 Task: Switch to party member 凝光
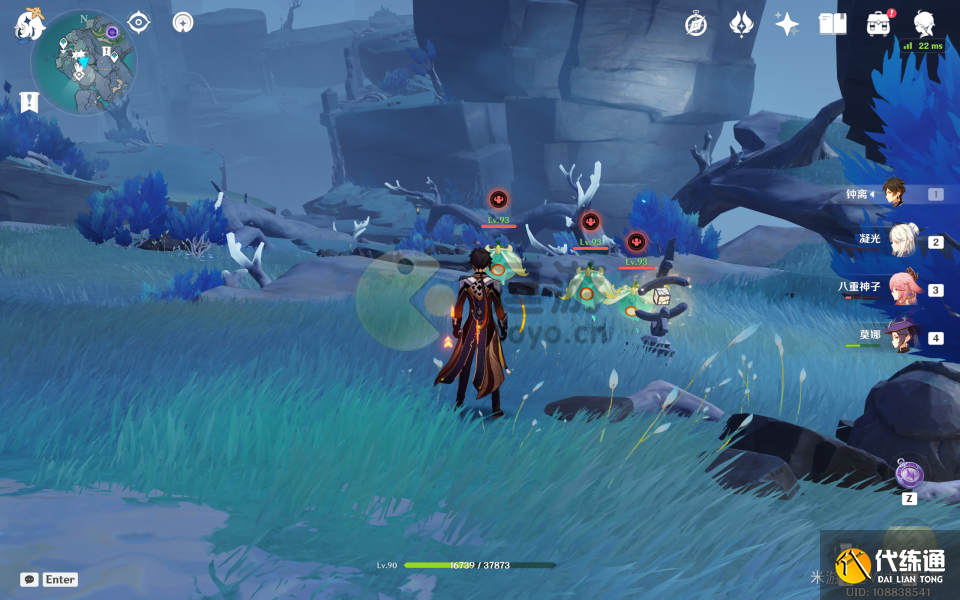[900, 241]
